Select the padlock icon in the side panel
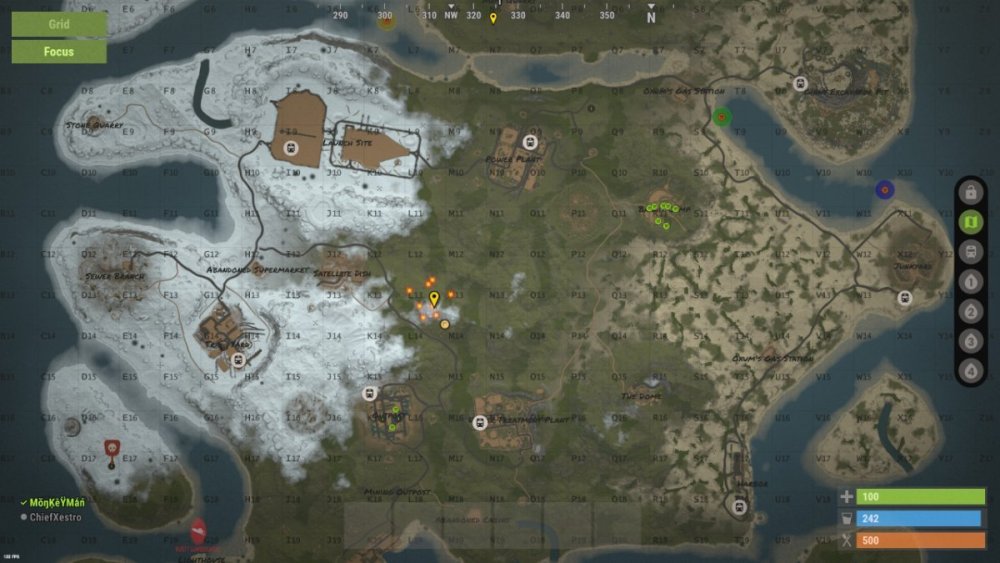The image size is (1000, 563). coord(969,192)
